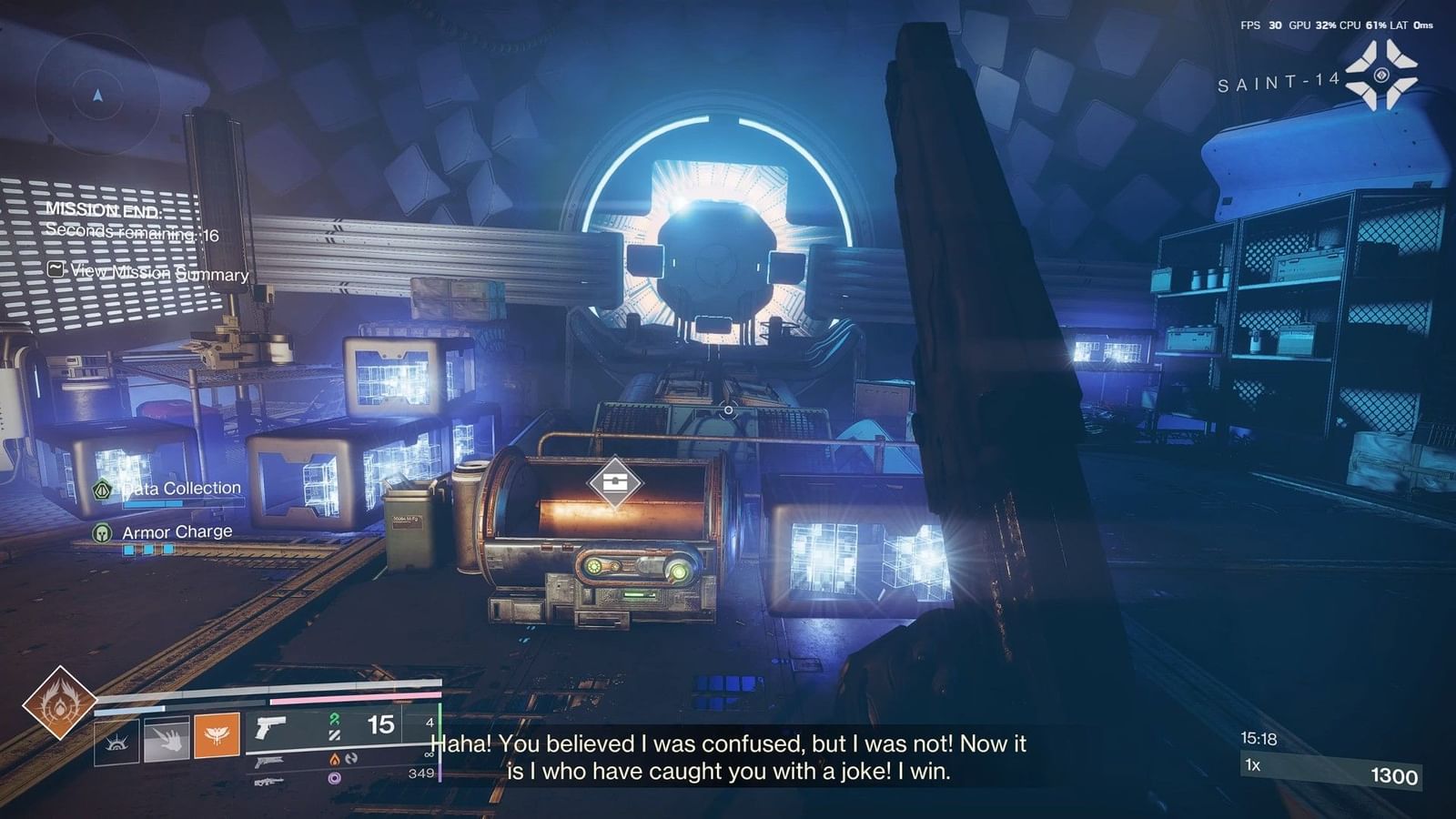Click the solar burn damage icon
Screen dimensions: 1456x819
(x=334, y=759)
